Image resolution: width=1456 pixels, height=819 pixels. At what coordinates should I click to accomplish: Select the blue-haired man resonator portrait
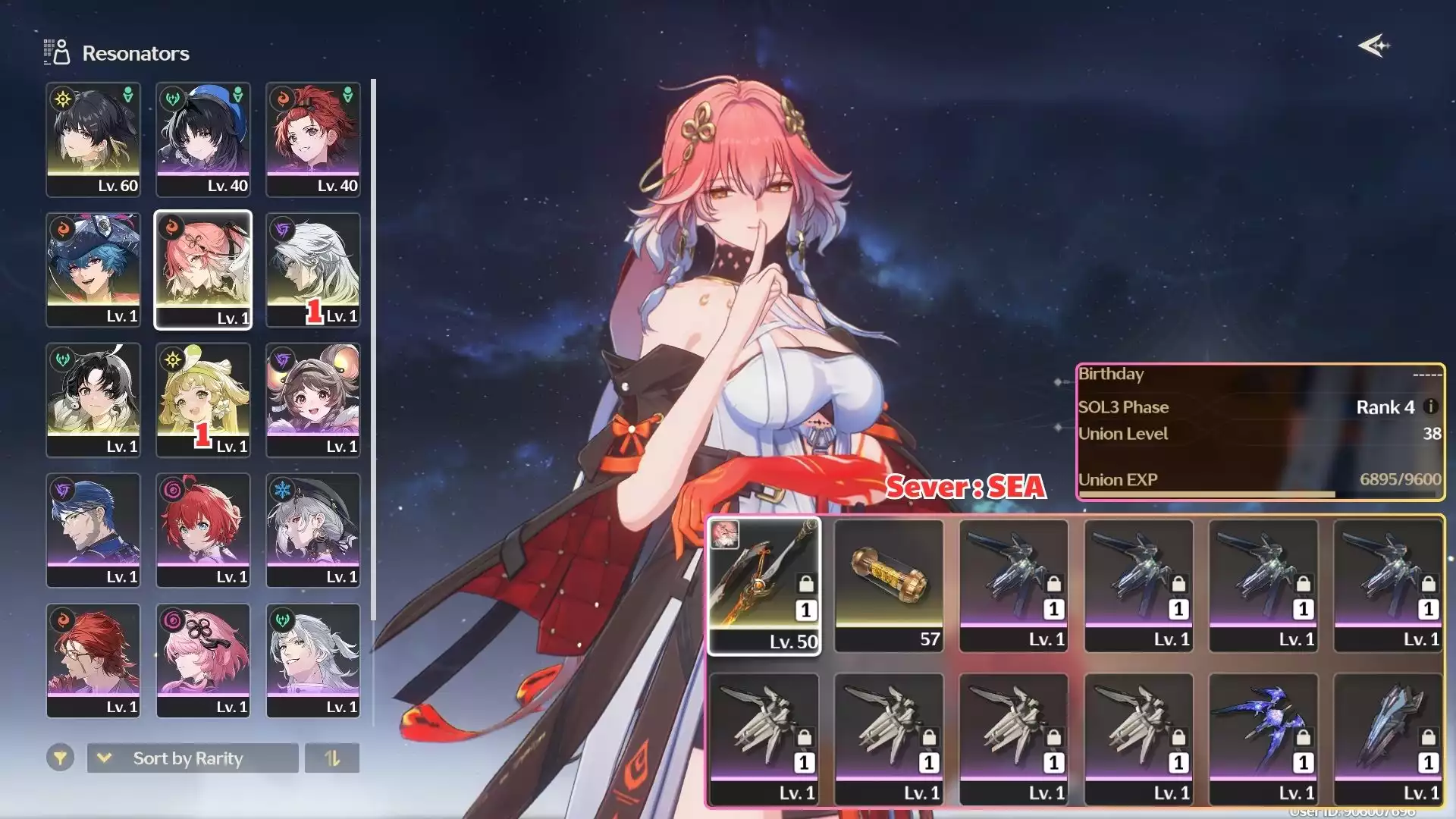(x=93, y=531)
